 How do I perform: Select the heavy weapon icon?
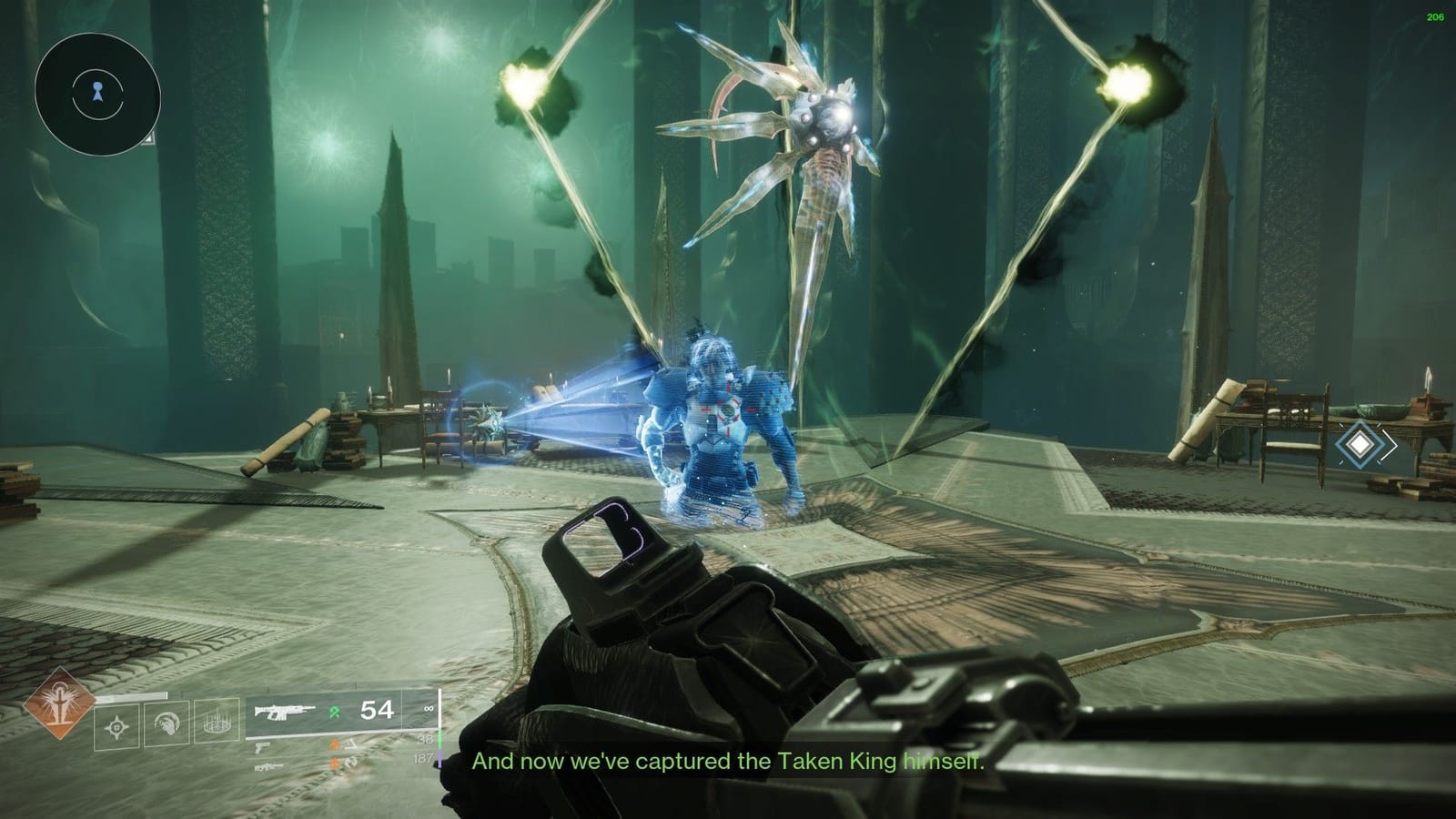(x=269, y=766)
